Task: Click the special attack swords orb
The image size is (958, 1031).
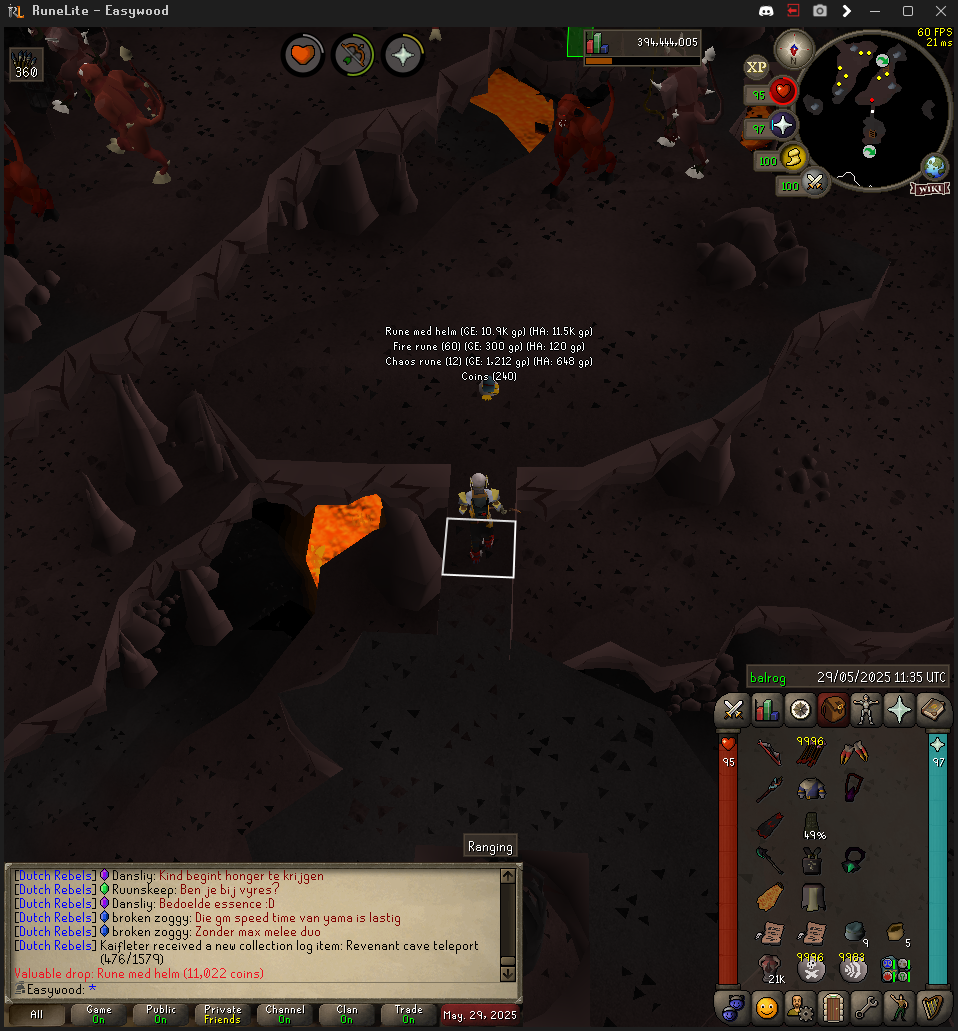Action: pos(815,184)
